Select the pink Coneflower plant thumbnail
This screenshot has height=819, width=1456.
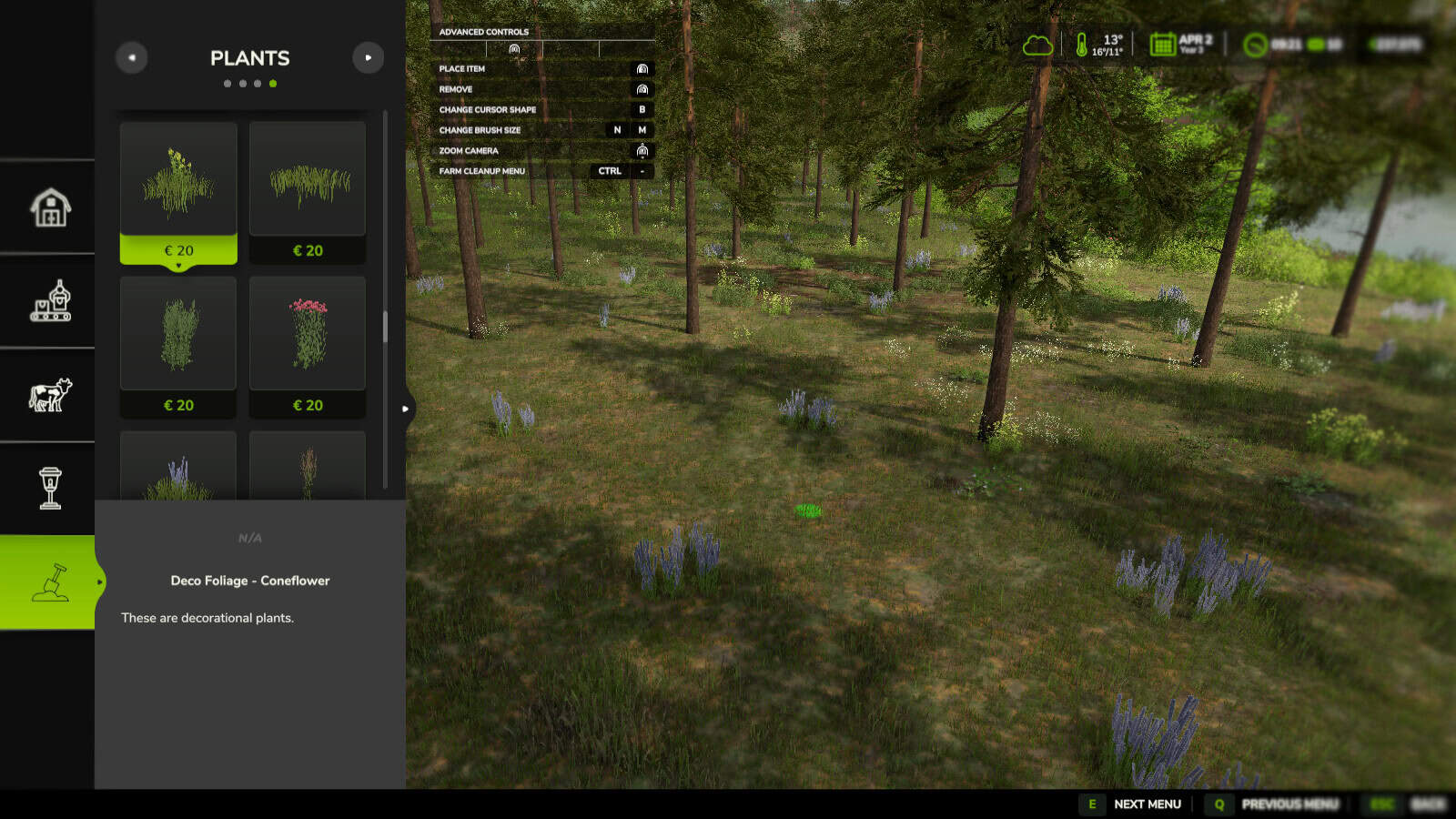(x=308, y=334)
